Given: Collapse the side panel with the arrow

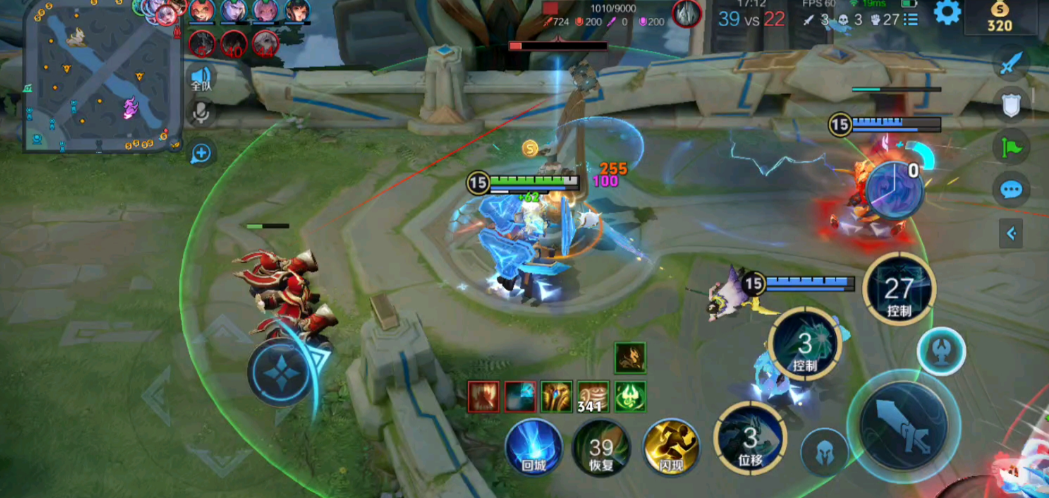Looking at the screenshot, I should coord(1012,233).
